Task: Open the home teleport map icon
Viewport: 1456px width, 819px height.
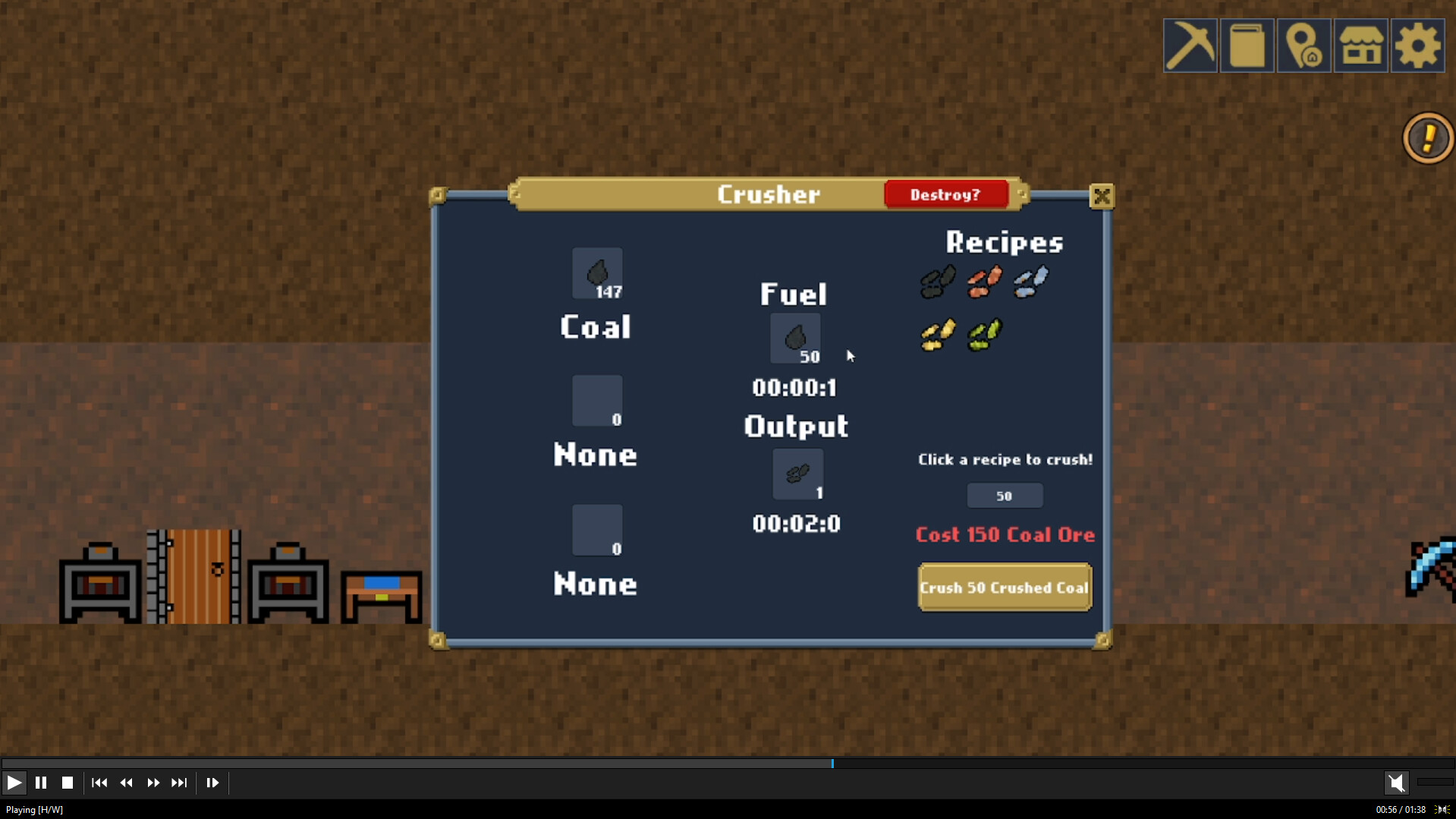Action: (x=1303, y=46)
